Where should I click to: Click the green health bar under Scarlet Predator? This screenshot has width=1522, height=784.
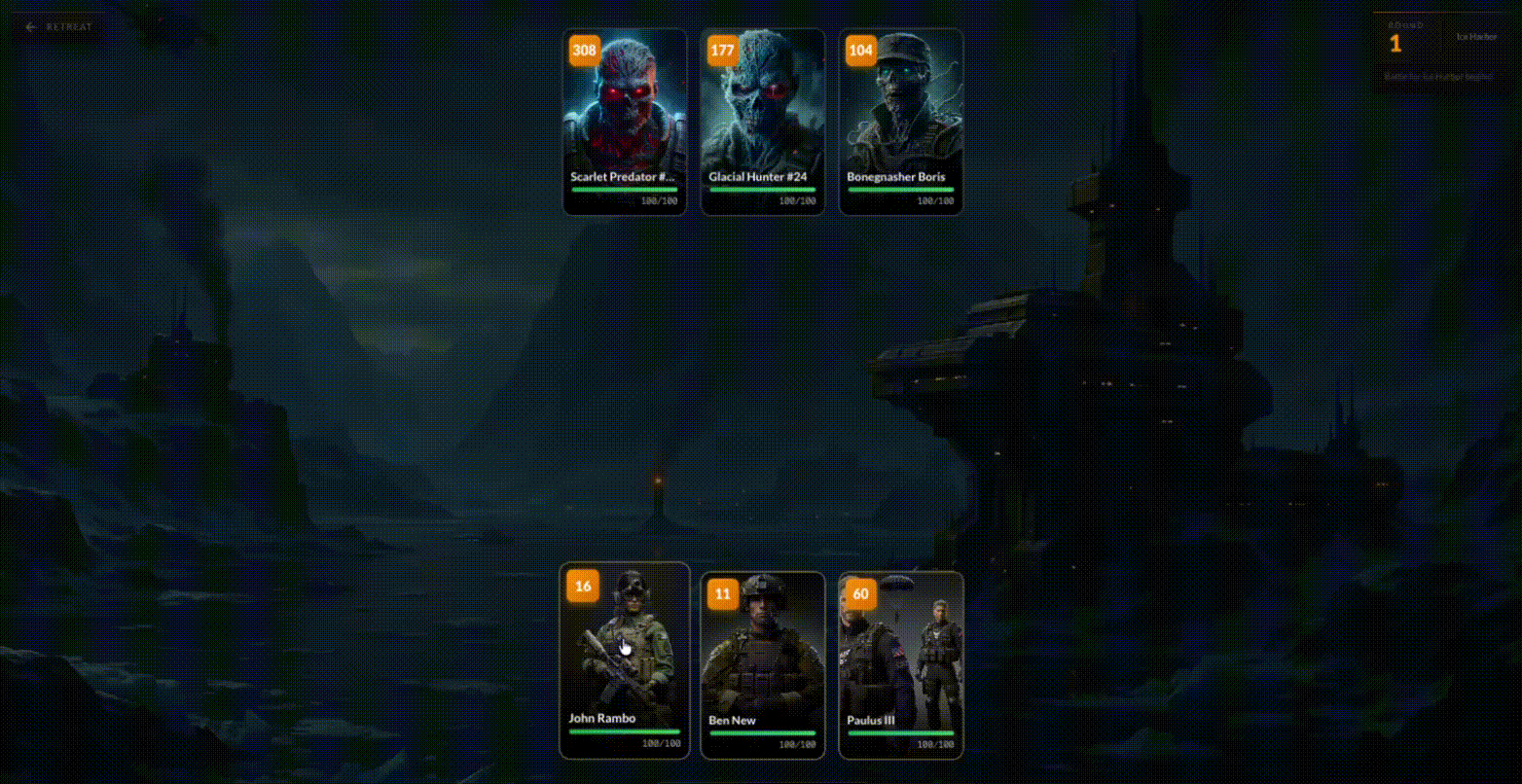coord(624,190)
